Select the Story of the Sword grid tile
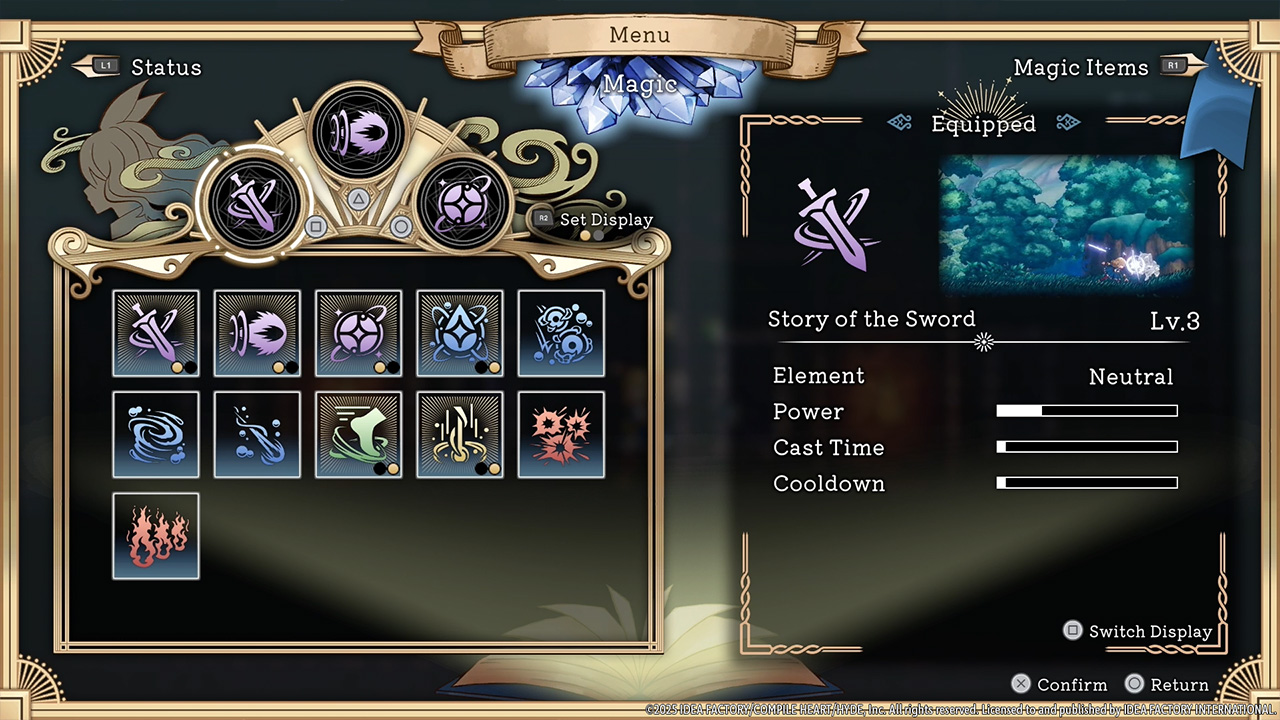Image resolution: width=1280 pixels, height=720 pixels. pos(156,333)
